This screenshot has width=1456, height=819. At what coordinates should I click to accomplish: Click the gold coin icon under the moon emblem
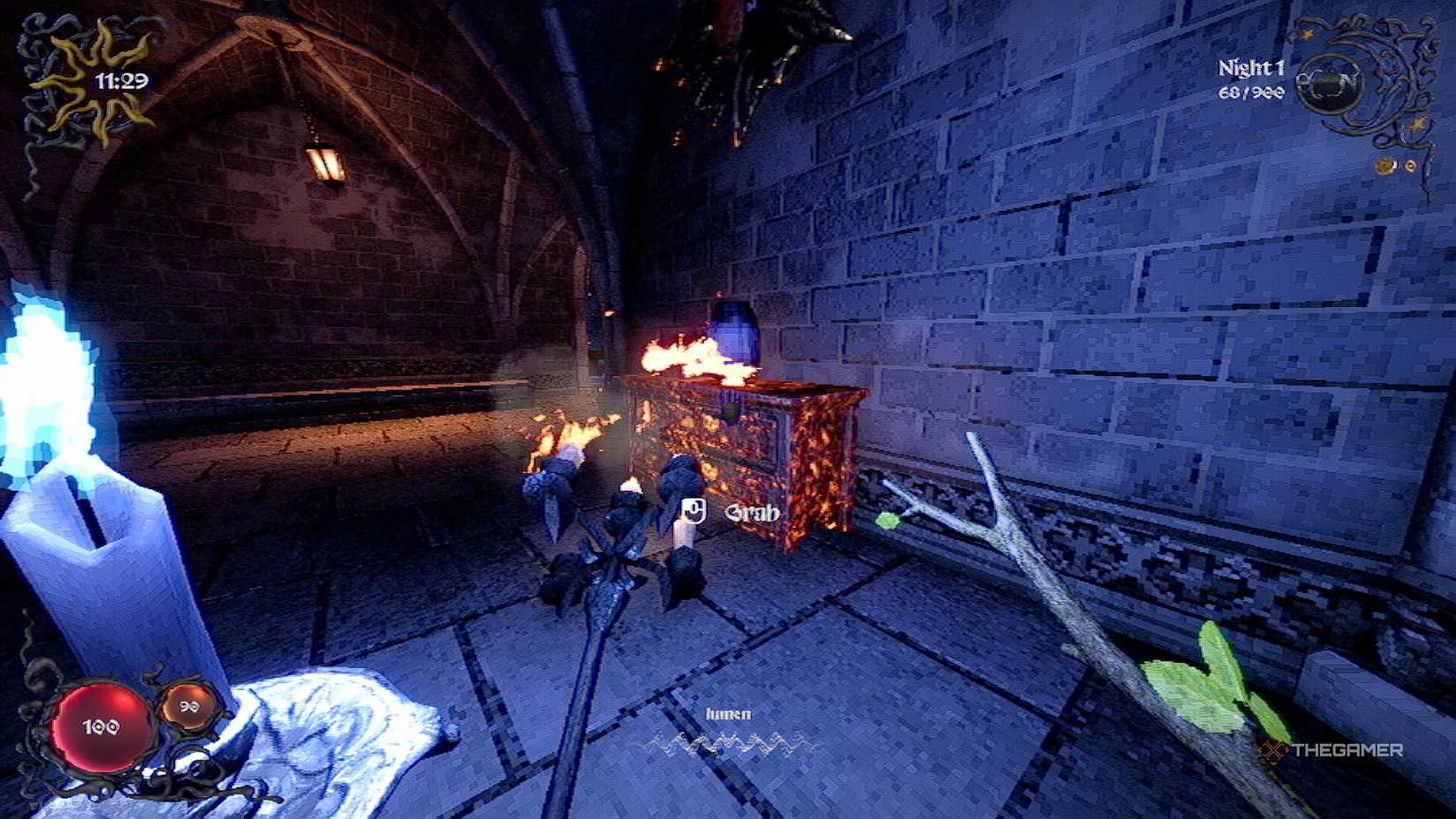(x=1385, y=165)
